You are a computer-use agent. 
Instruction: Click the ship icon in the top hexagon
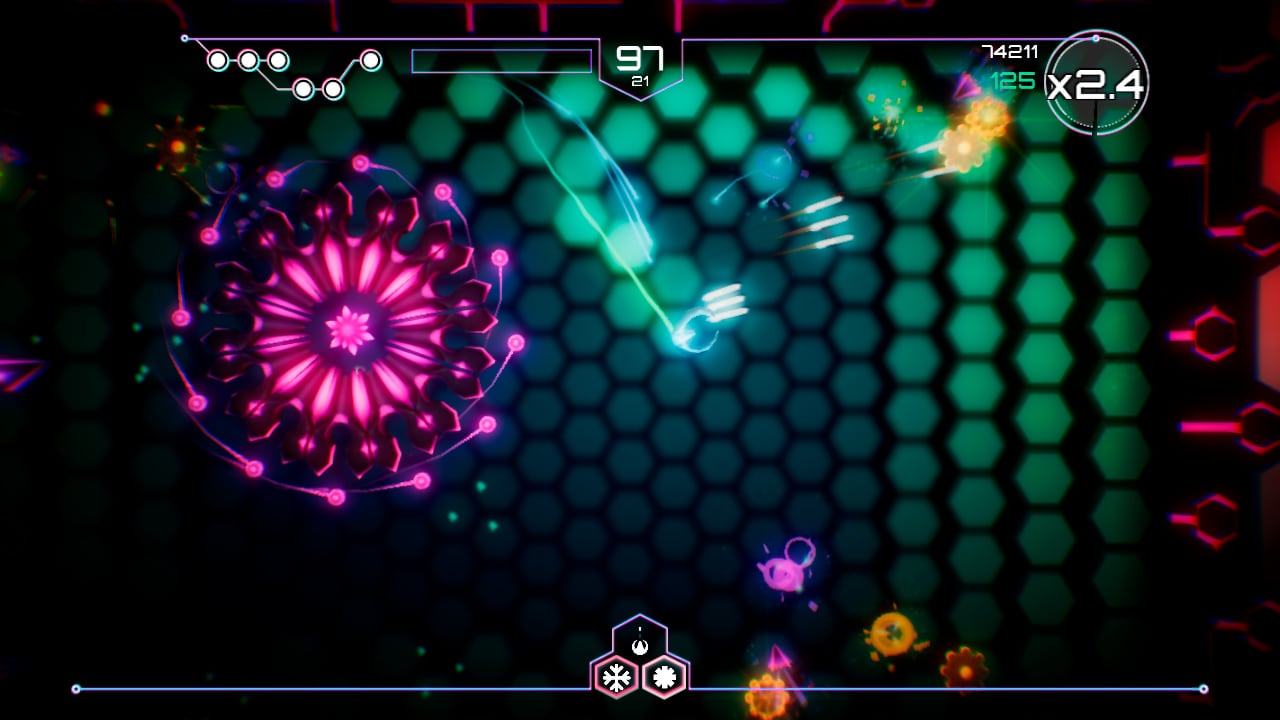coord(638,645)
